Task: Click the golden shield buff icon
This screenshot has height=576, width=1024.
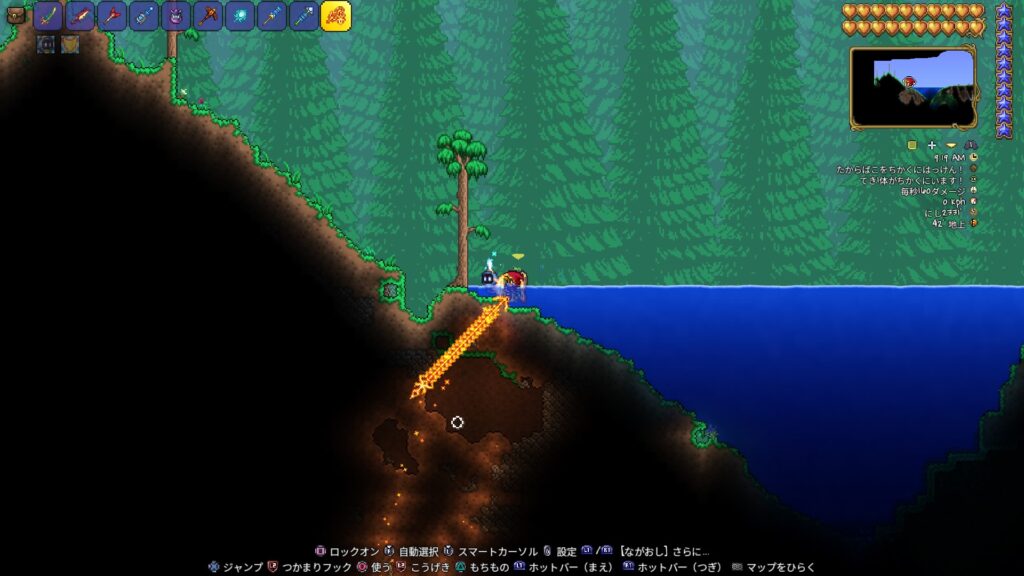Action: tap(70, 44)
